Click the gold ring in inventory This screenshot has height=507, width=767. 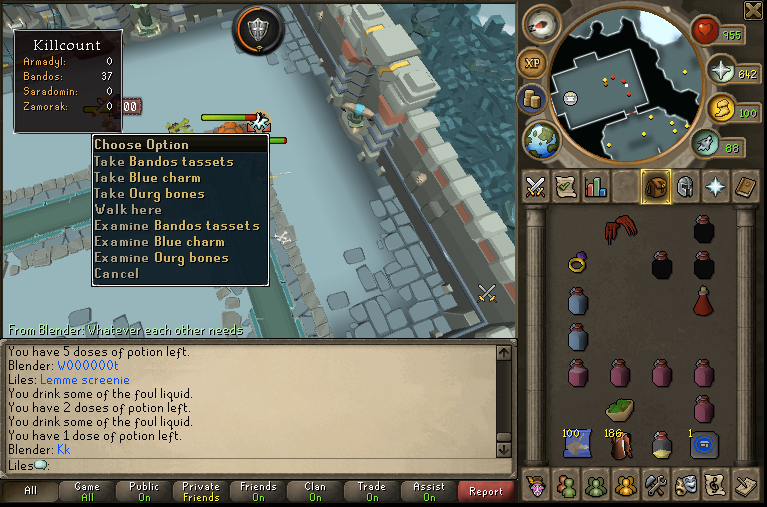[x=578, y=264]
